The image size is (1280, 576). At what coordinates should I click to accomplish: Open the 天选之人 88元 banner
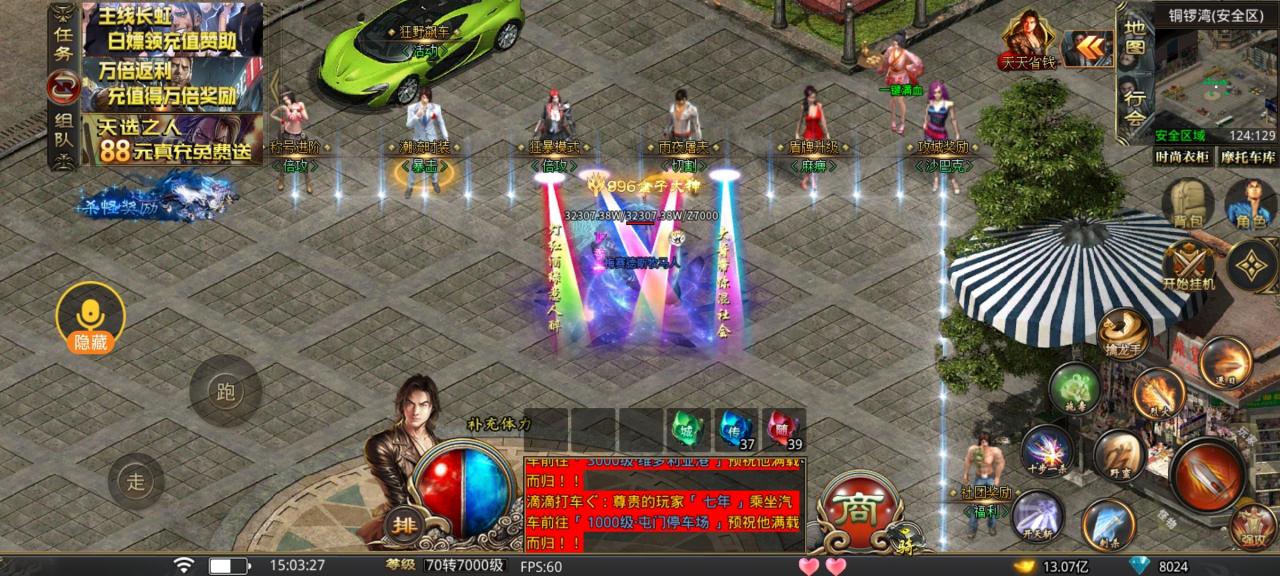click(172, 139)
